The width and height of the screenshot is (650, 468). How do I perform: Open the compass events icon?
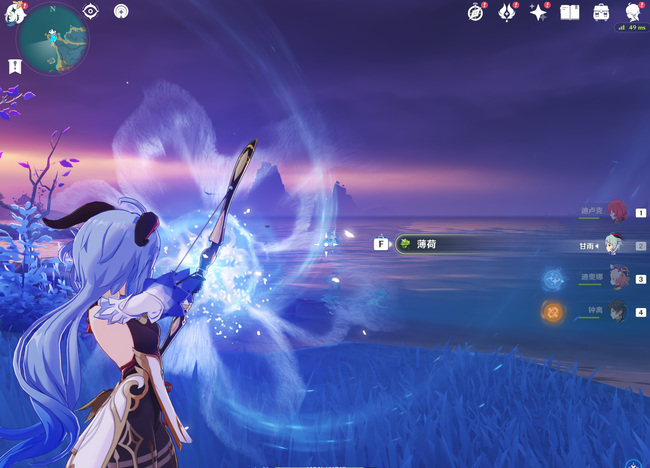pos(476,12)
